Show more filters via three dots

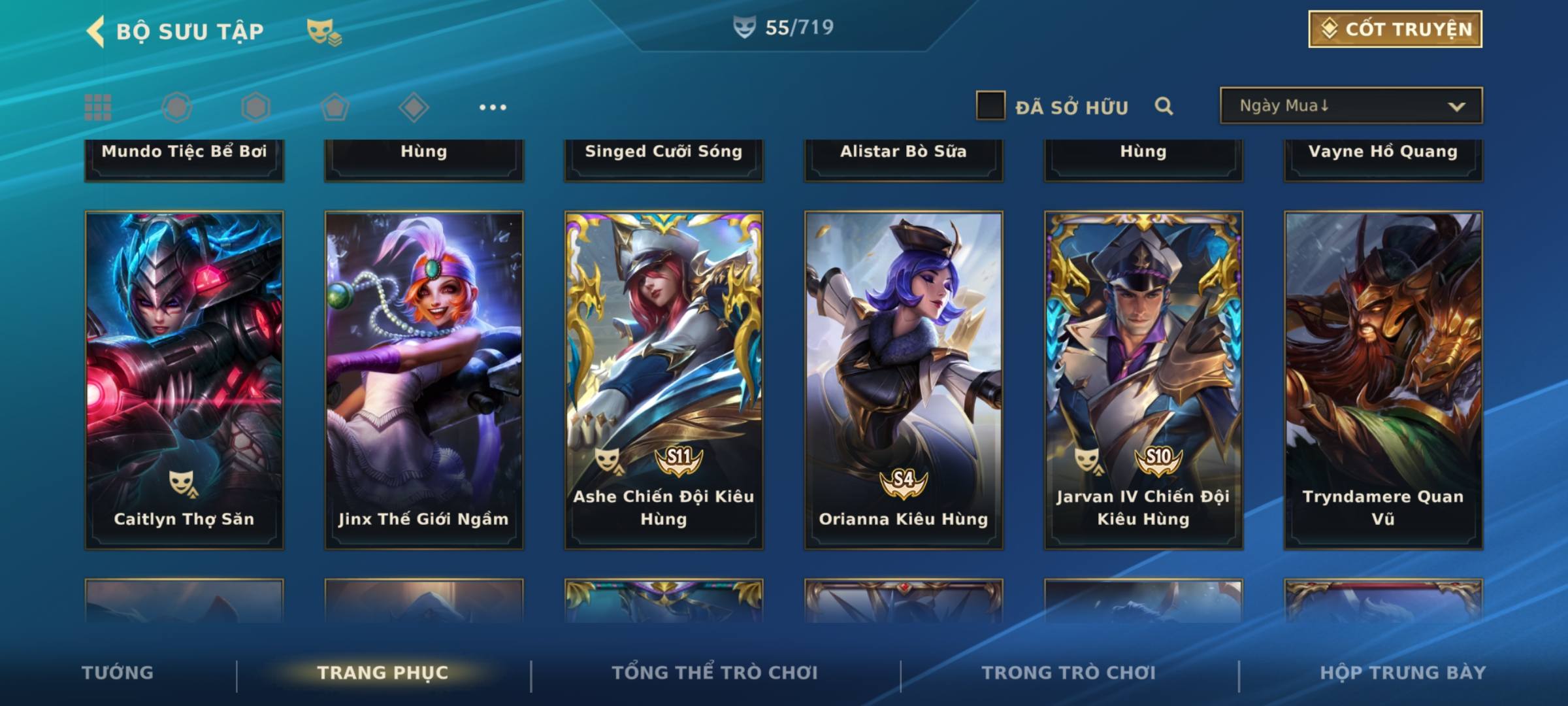(x=493, y=107)
